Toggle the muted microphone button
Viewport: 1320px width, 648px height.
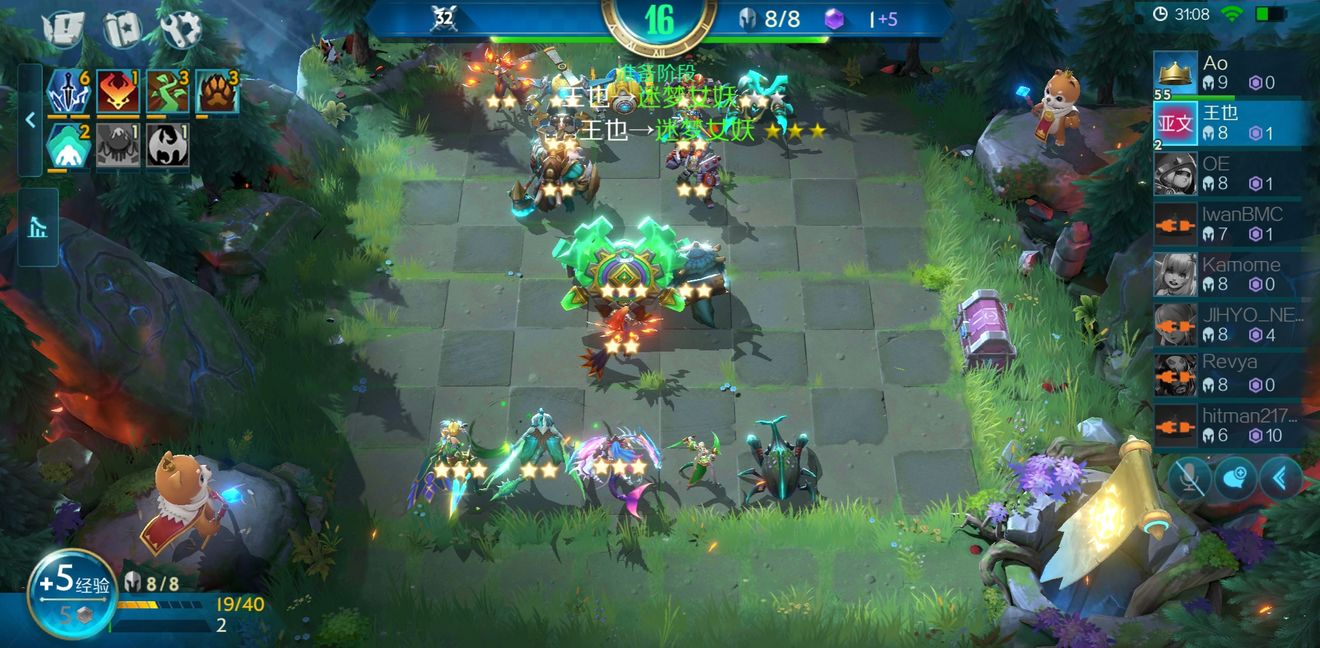1189,479
